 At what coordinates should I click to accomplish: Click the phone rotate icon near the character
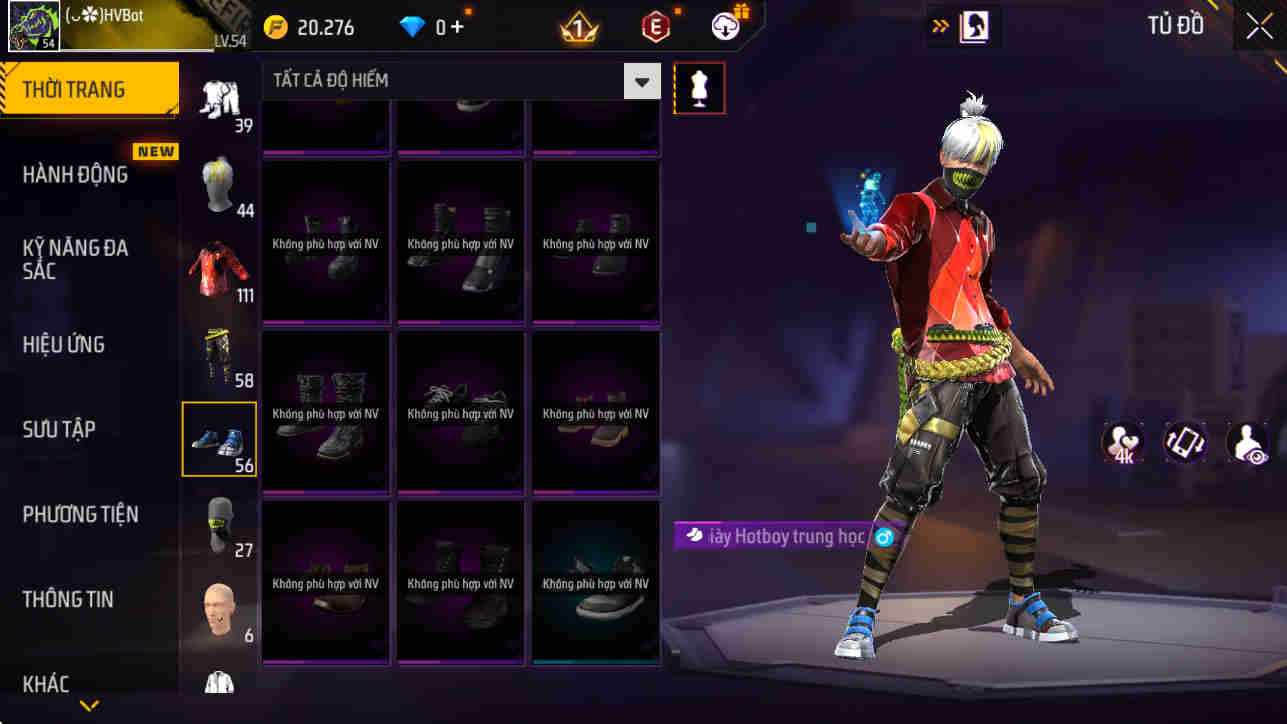coord(1185,442)
